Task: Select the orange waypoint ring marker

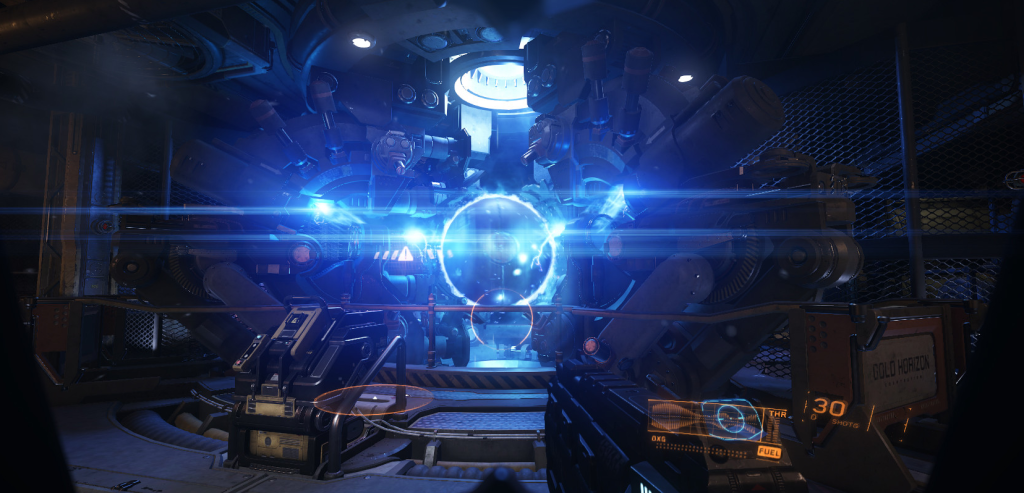Action: (372, 401)
